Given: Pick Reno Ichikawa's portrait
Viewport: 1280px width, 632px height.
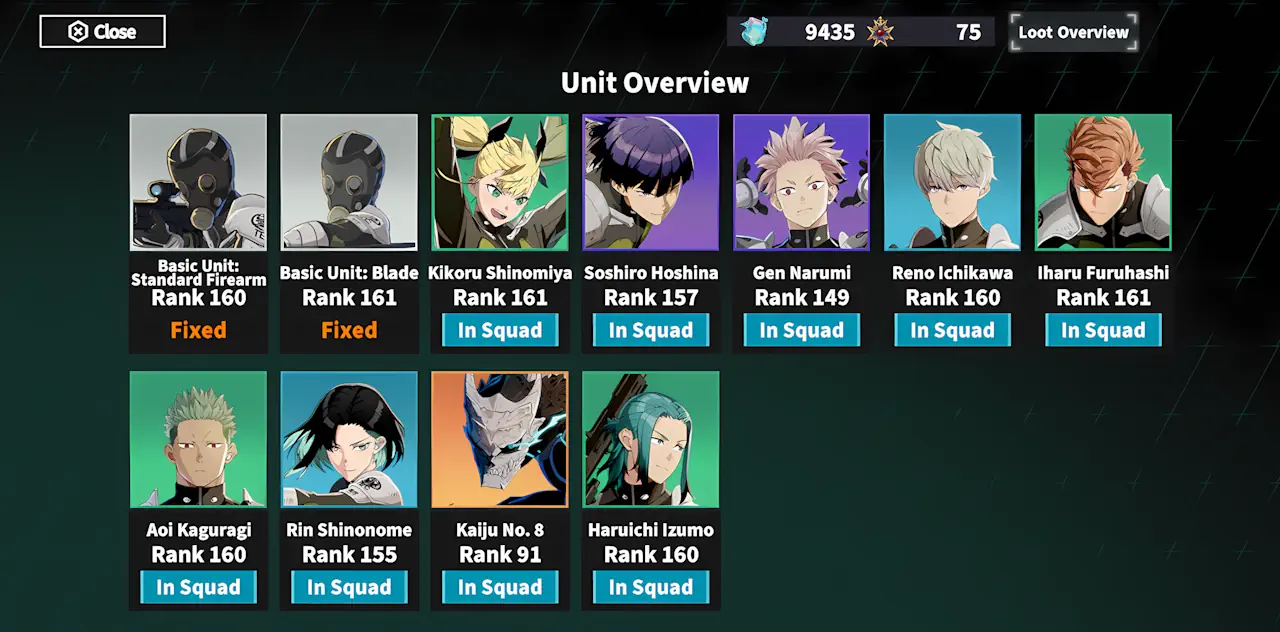Looking at the screenshot, I should click(953, 182).
